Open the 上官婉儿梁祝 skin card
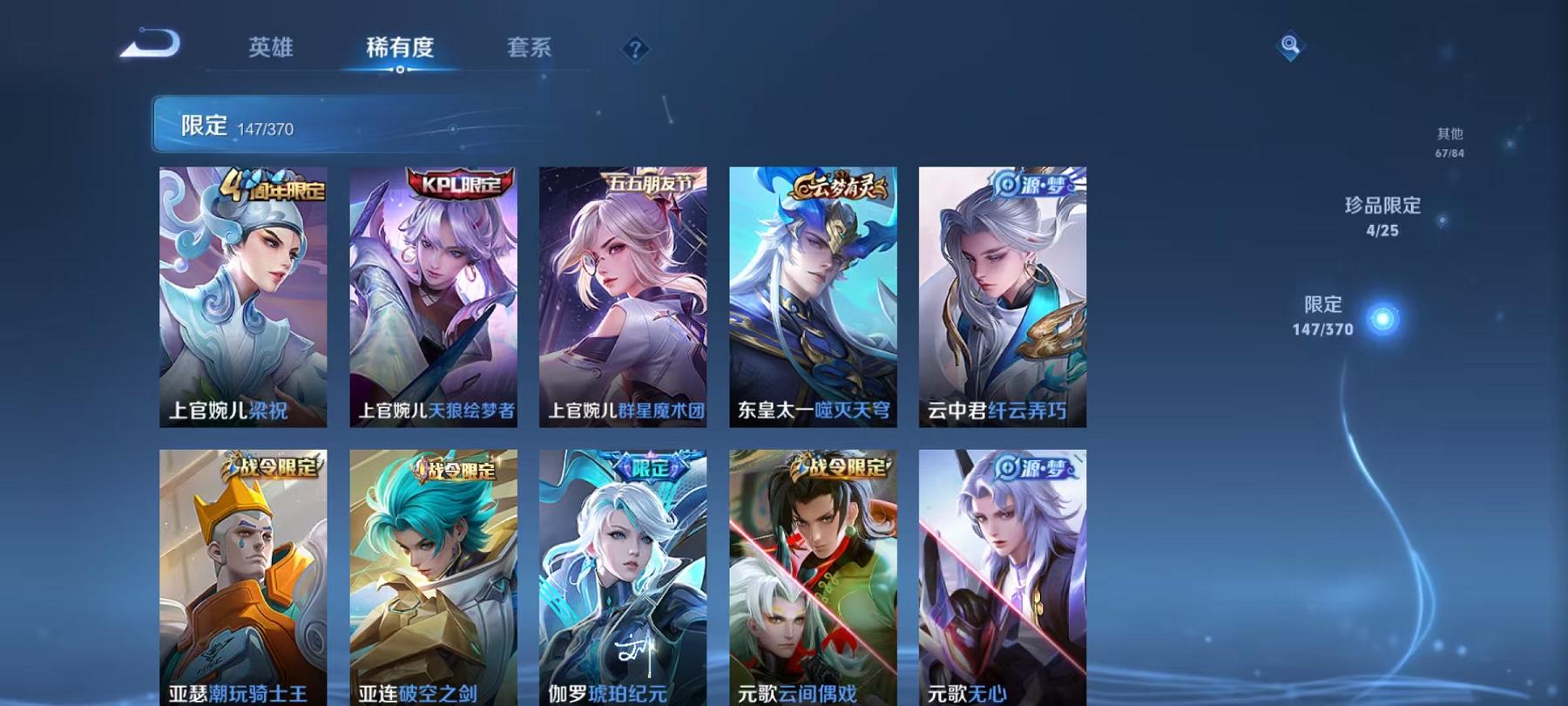 (x=247, y=296)
